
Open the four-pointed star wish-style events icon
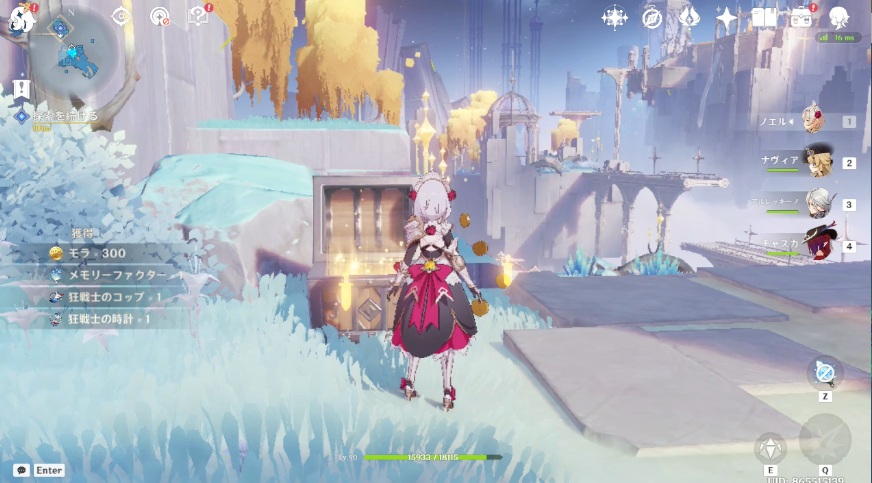click(614, 17)
